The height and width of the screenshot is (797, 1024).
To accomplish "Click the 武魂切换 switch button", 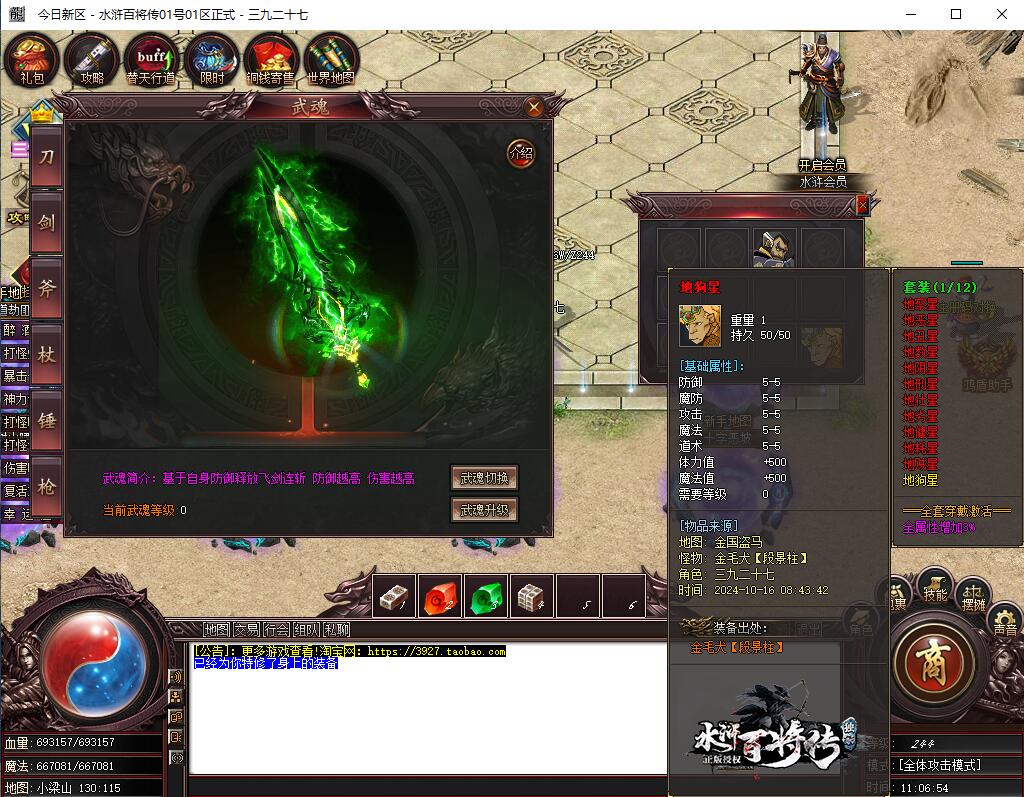I will click(485, 478).
